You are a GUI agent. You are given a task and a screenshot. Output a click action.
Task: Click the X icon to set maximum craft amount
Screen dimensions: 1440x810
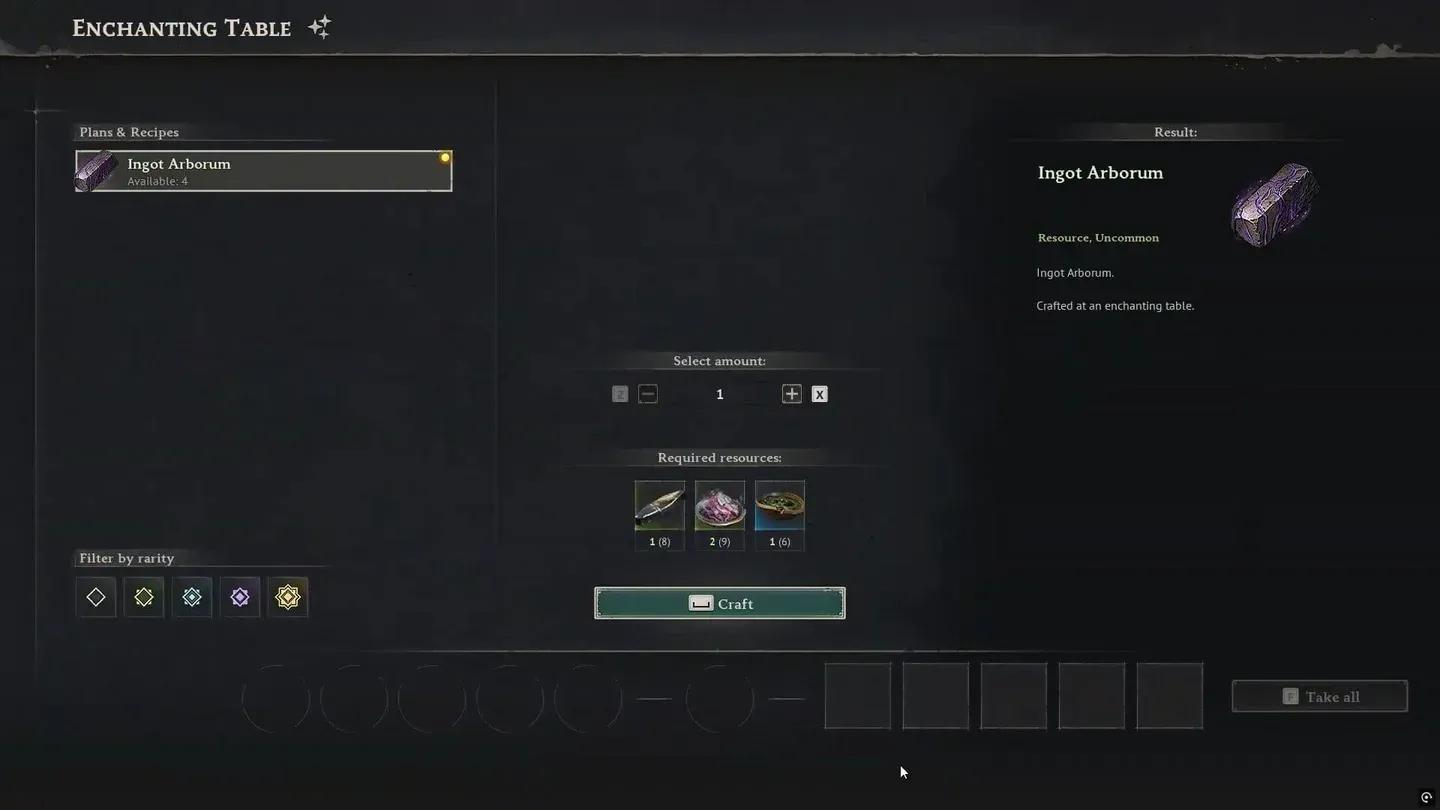(x=819, y=393)
